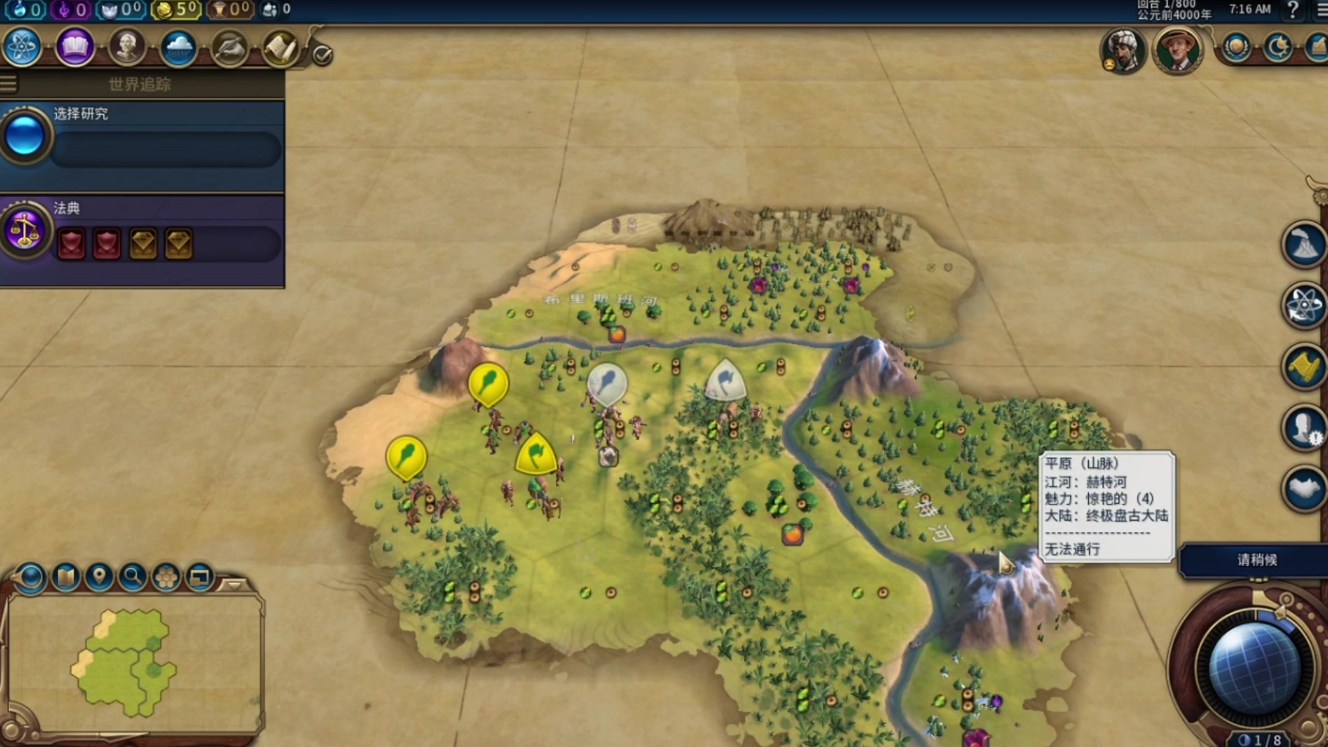Click the yellow scroll notification
Screen dimensions: 1328x747
pyautogui.click(x=1304, y=367)
